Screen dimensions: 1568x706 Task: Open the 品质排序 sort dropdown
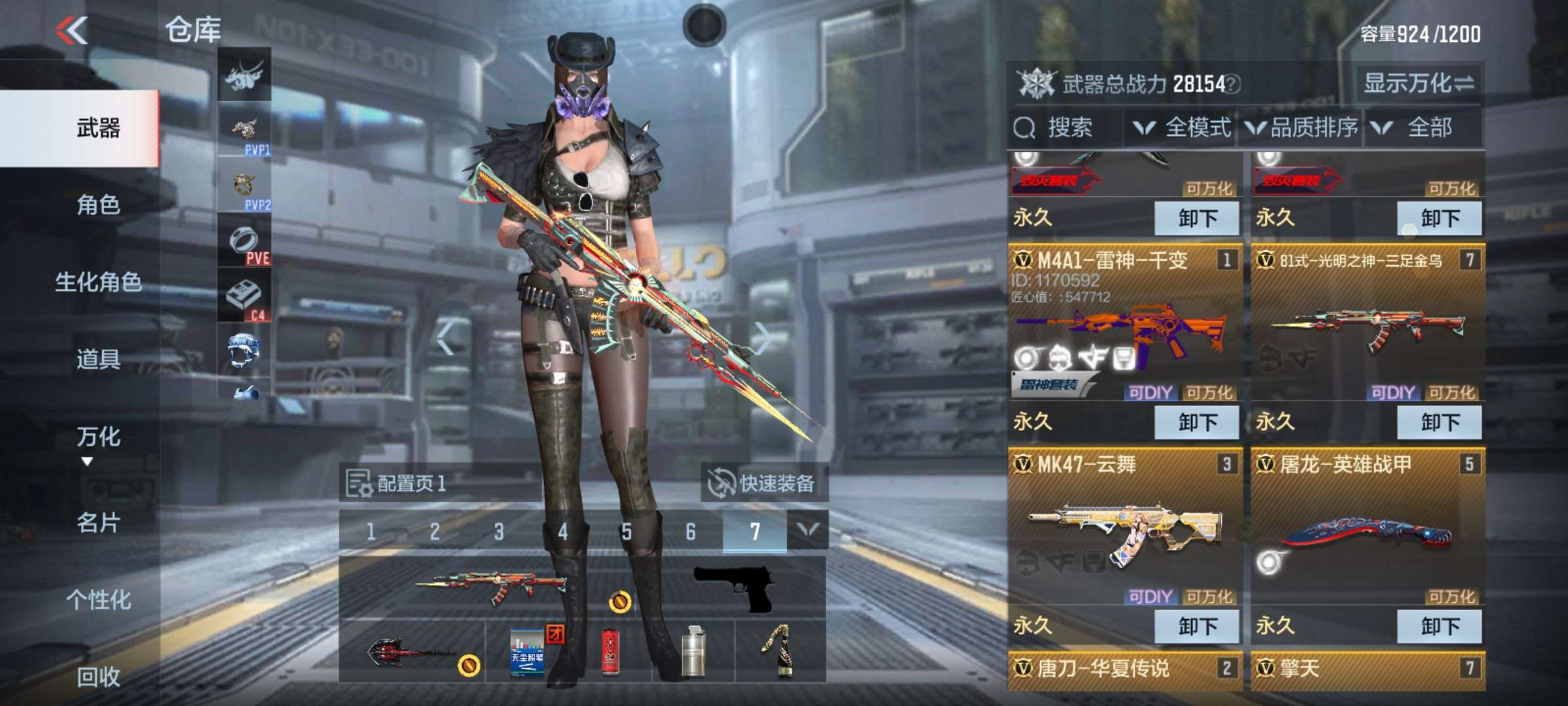pyautogui.click(x=1301, y=128)
